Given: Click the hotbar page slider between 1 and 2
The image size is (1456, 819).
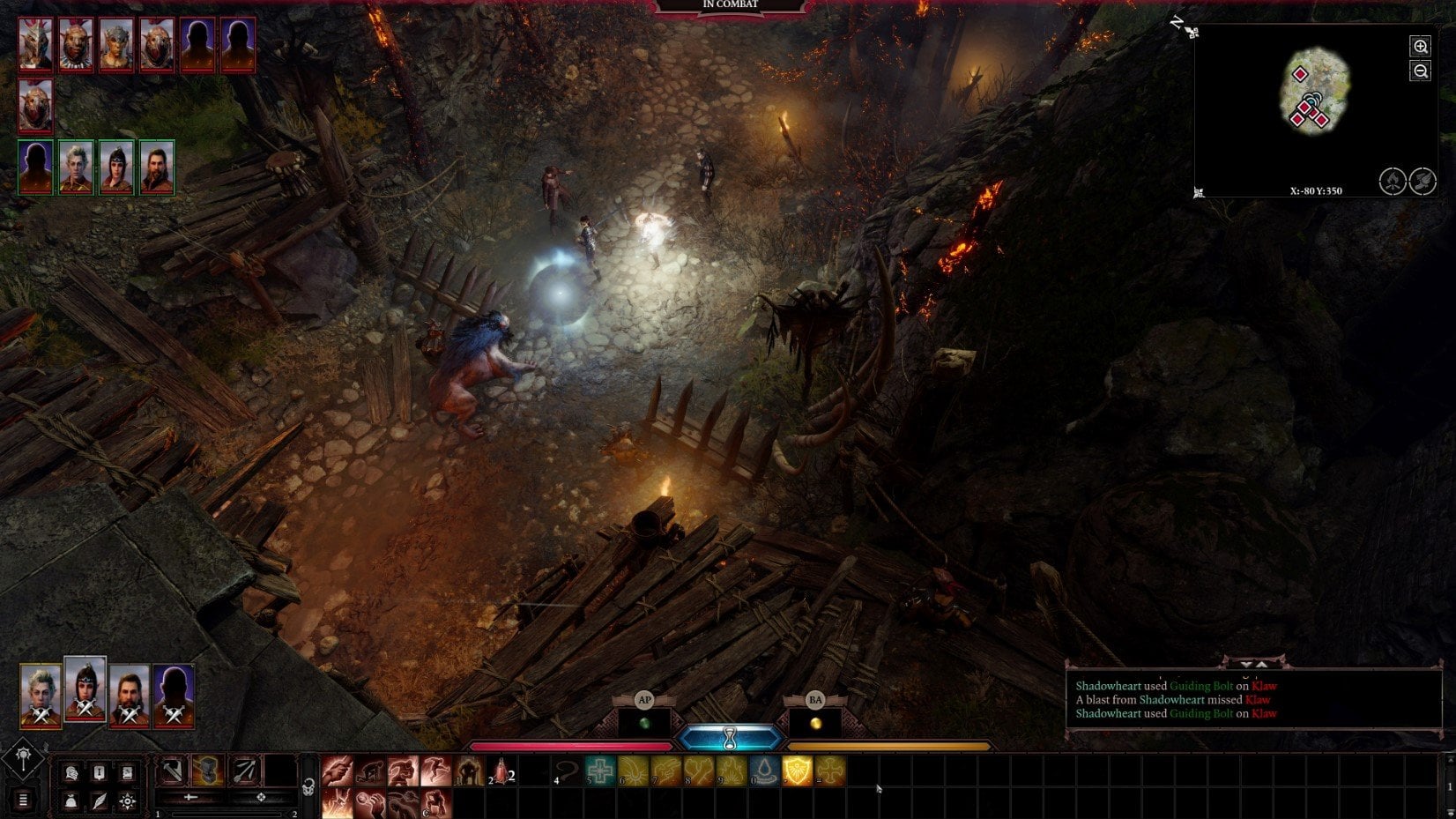Looking at the screenshot, I should click(227, 814).
